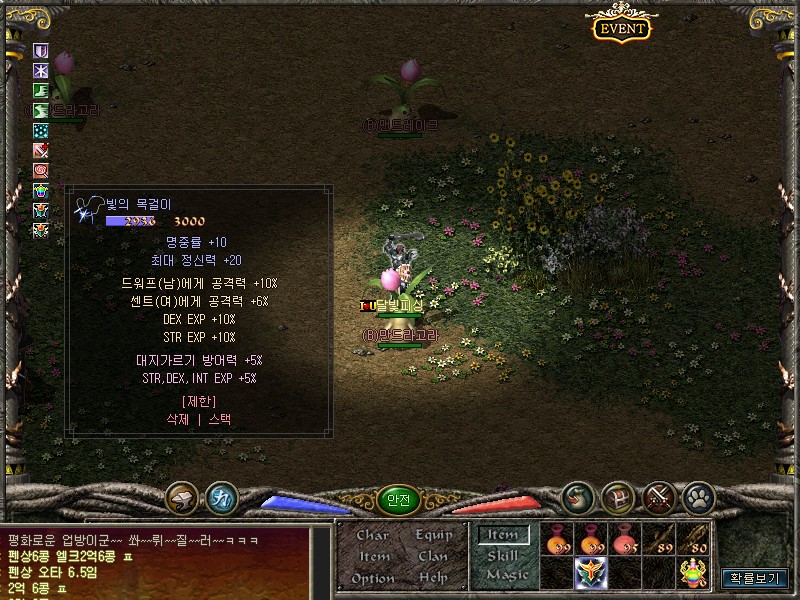Open the Clan menu
The height and width of the screenshot is (600, 800).
(433, 556)
